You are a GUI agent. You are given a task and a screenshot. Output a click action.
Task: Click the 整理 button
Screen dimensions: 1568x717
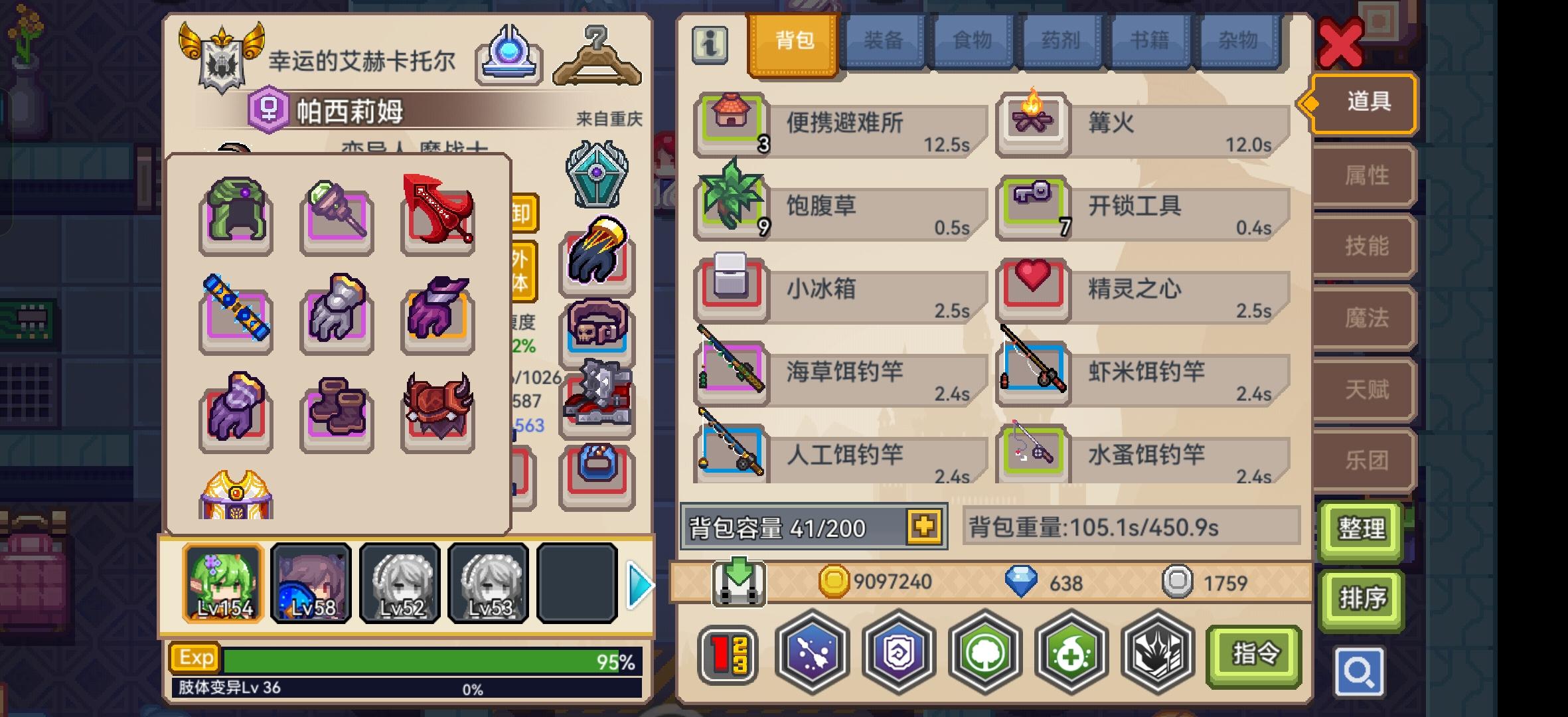point(1362,529)
